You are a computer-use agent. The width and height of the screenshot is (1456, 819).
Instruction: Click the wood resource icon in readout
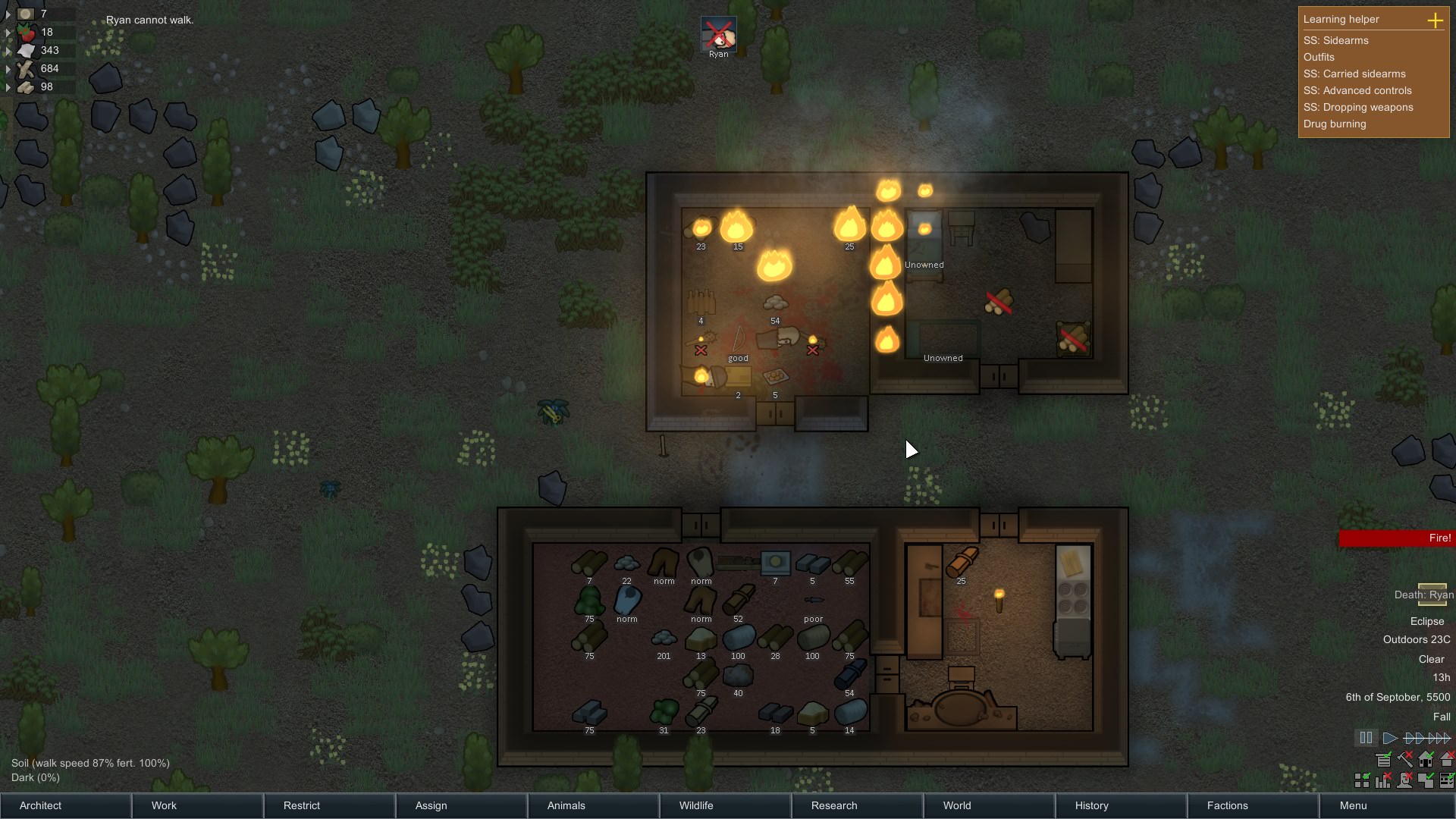[x=25, y=68]
